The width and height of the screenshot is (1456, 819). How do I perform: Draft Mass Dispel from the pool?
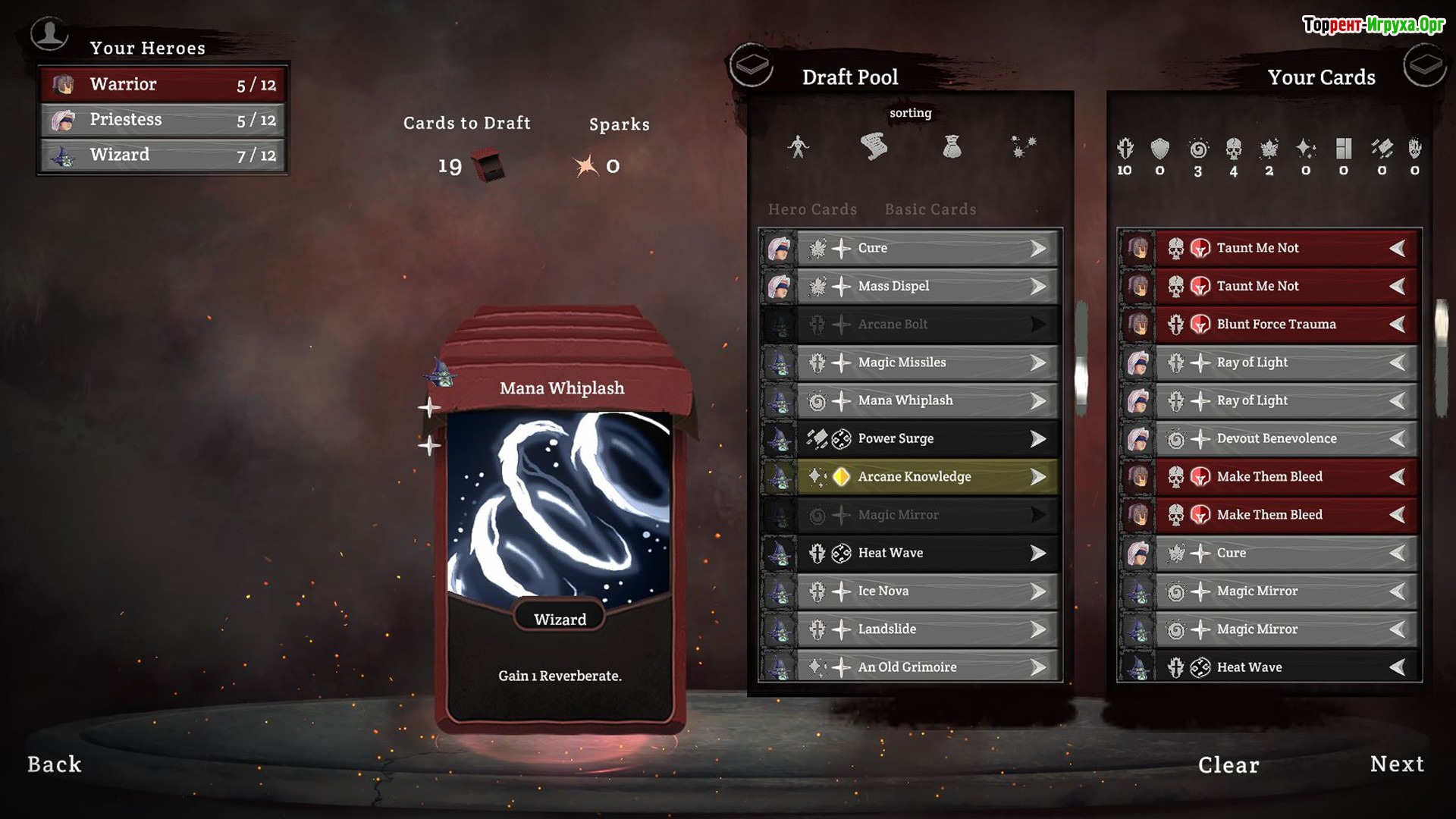pos(927,287)
